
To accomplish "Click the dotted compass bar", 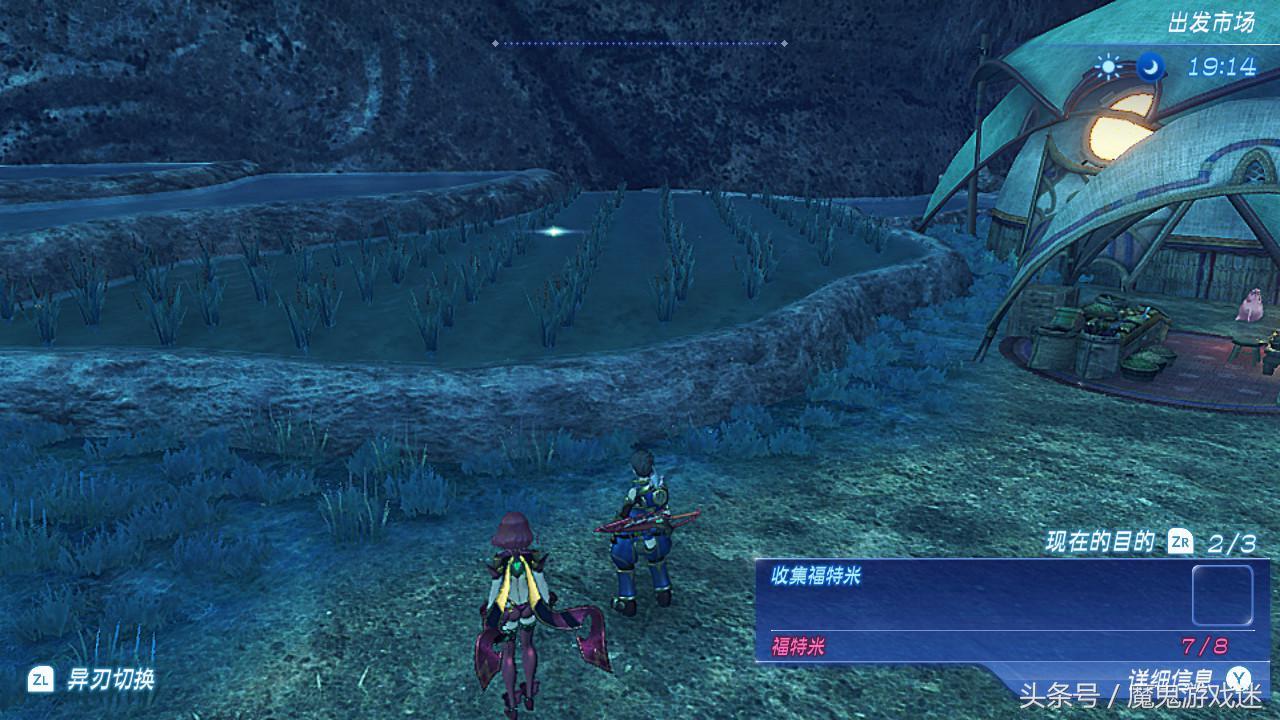I will pos(639,43).
